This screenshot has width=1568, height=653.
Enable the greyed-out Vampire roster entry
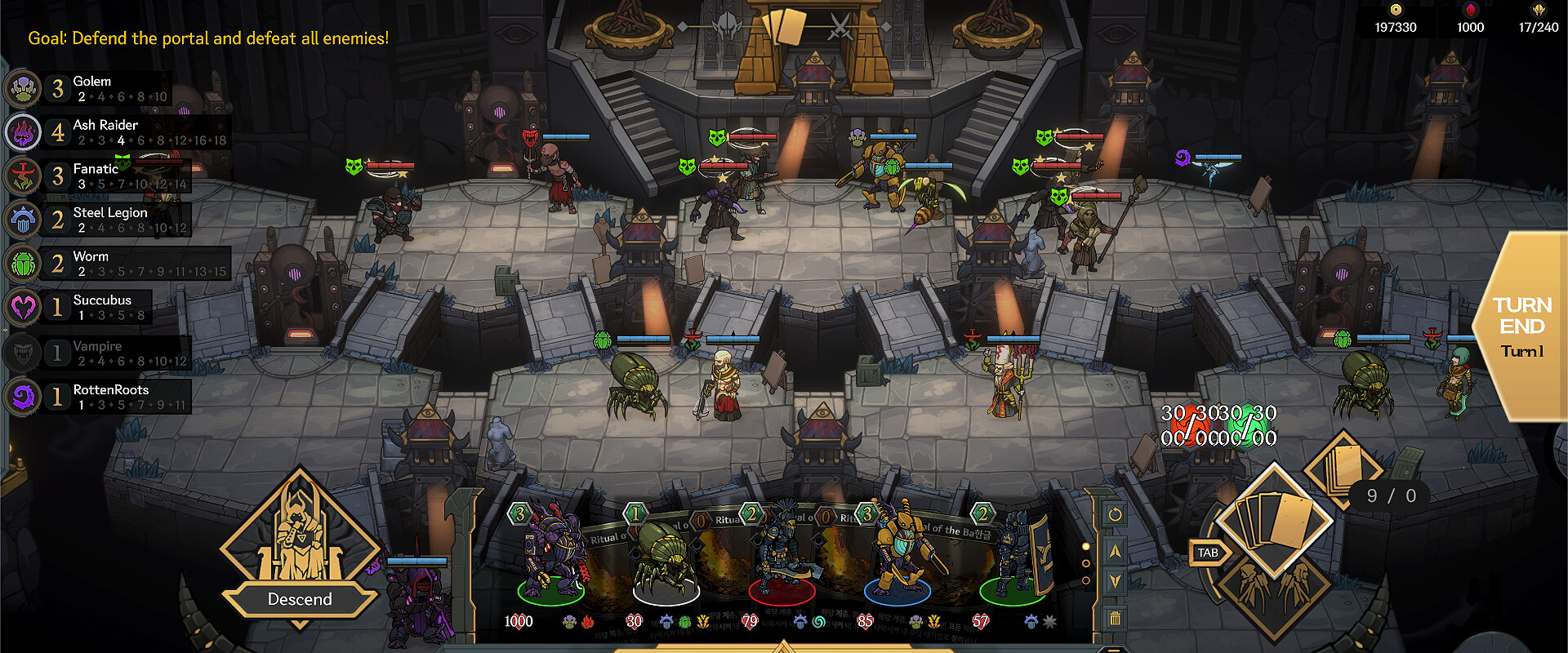pos(22,352)
